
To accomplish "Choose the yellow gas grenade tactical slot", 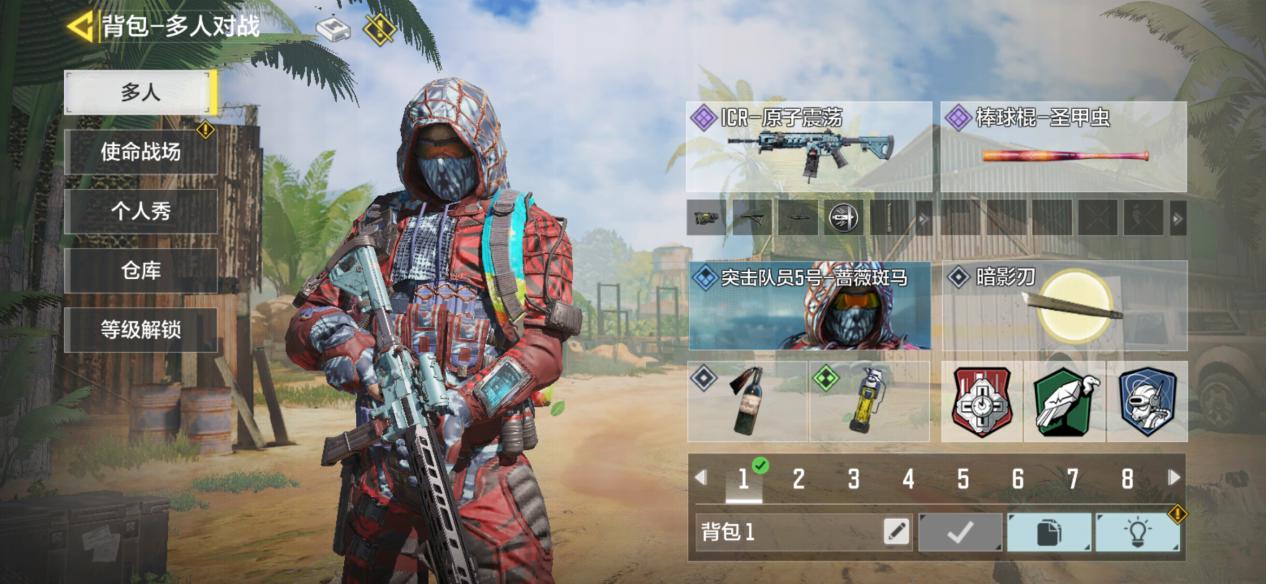I will pos(868,401).
